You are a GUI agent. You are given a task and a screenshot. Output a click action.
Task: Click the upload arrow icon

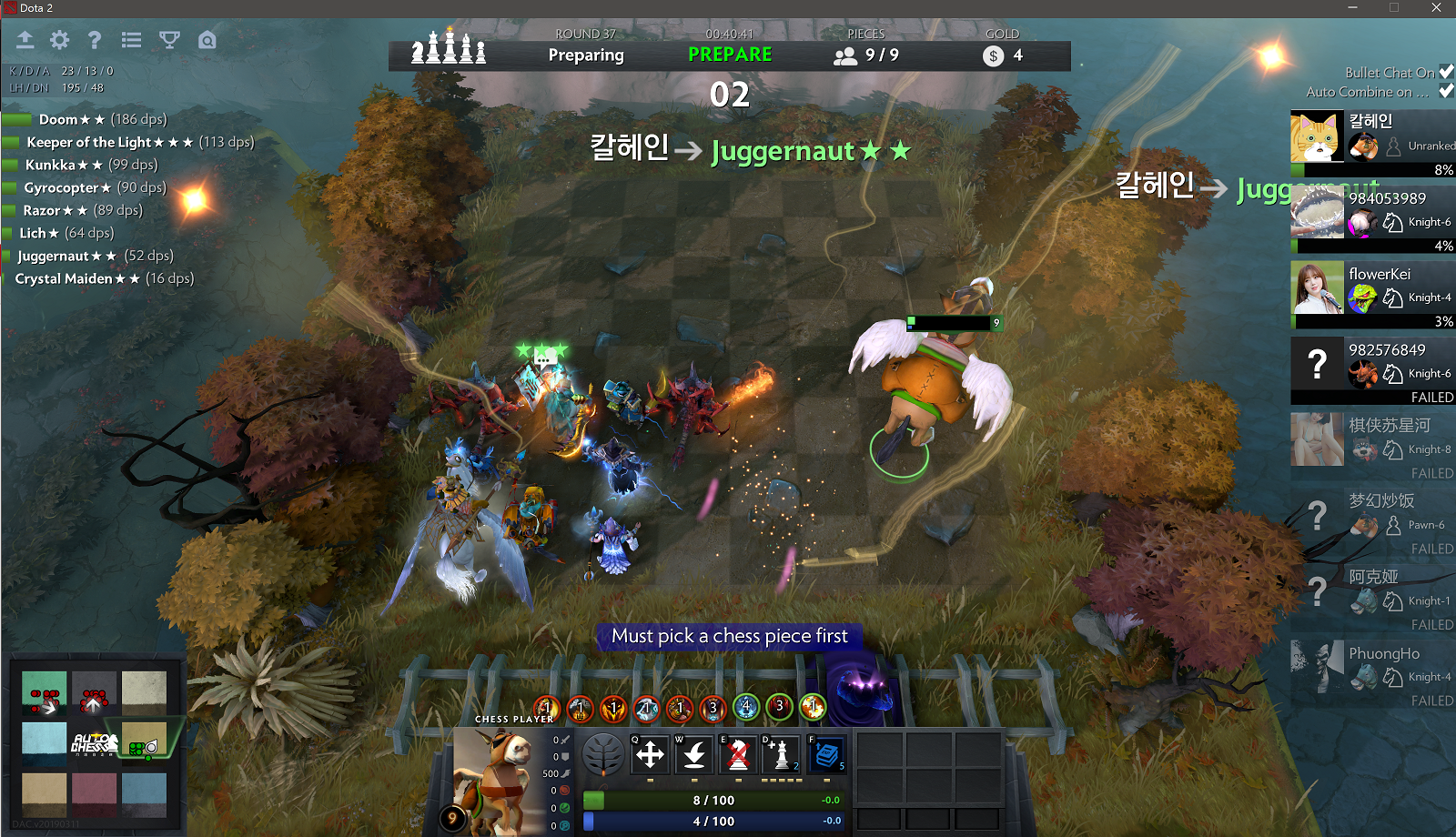click(25, 40)
